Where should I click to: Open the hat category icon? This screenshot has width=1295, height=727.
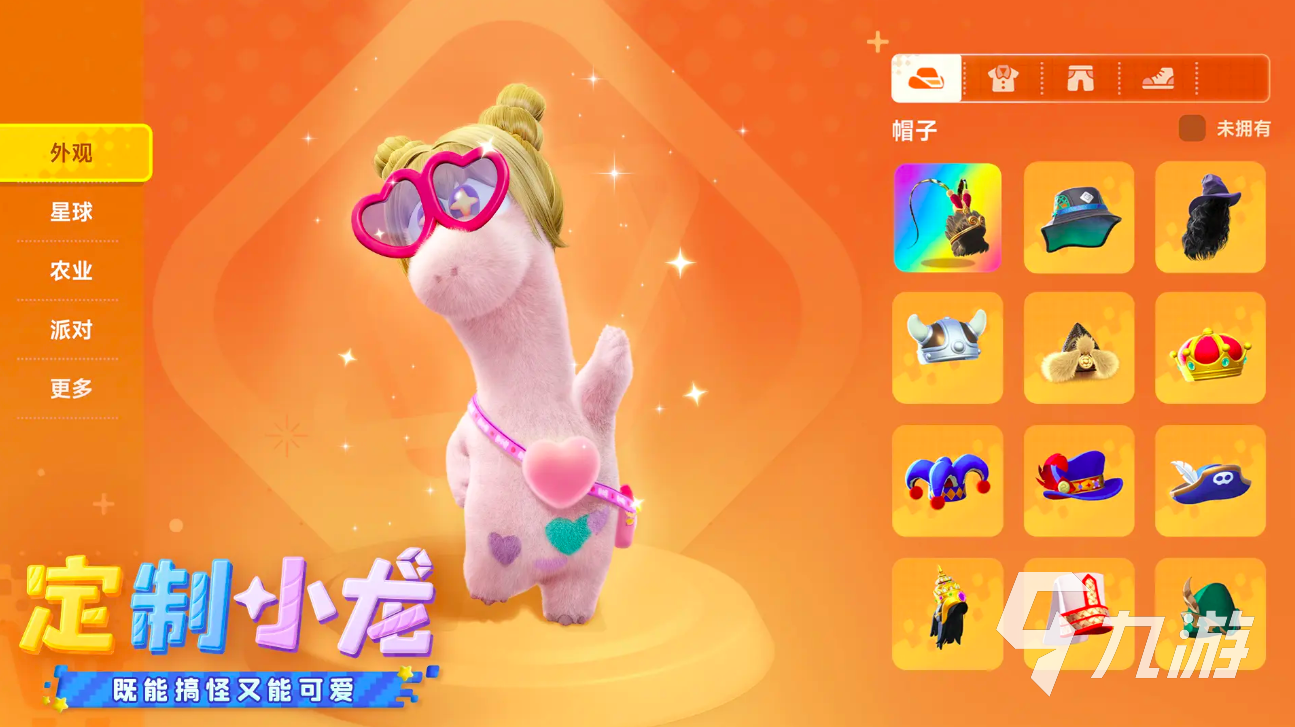click(926, 79)
